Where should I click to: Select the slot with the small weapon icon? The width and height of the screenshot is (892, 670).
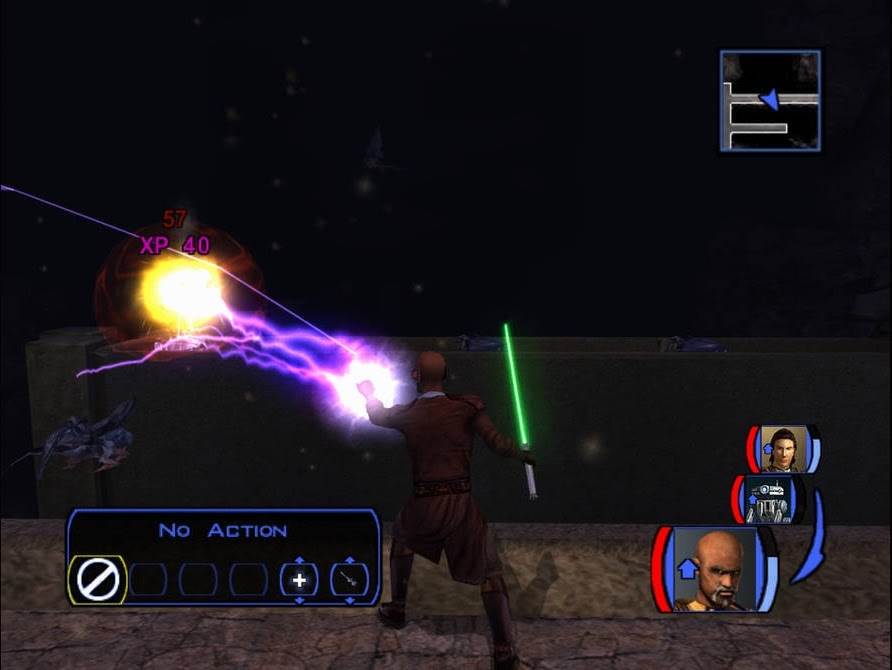click(349, 580)
